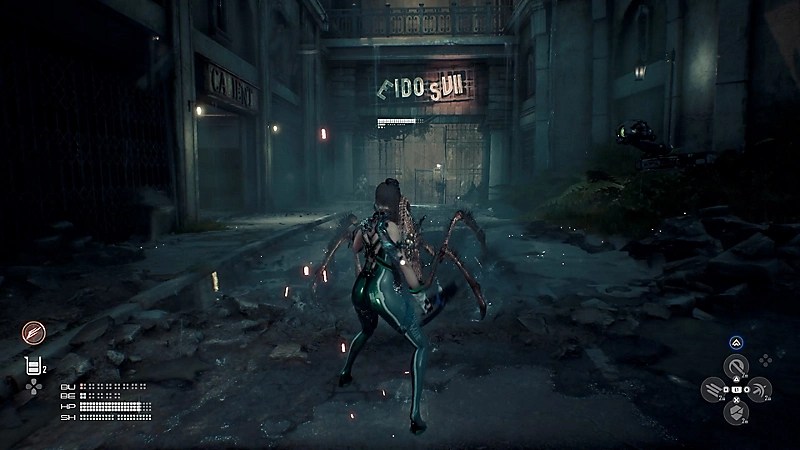The height and width of the screenshot is (450, 800).
Task: Select the circular claw-slash ability icon
Action: 34,334
